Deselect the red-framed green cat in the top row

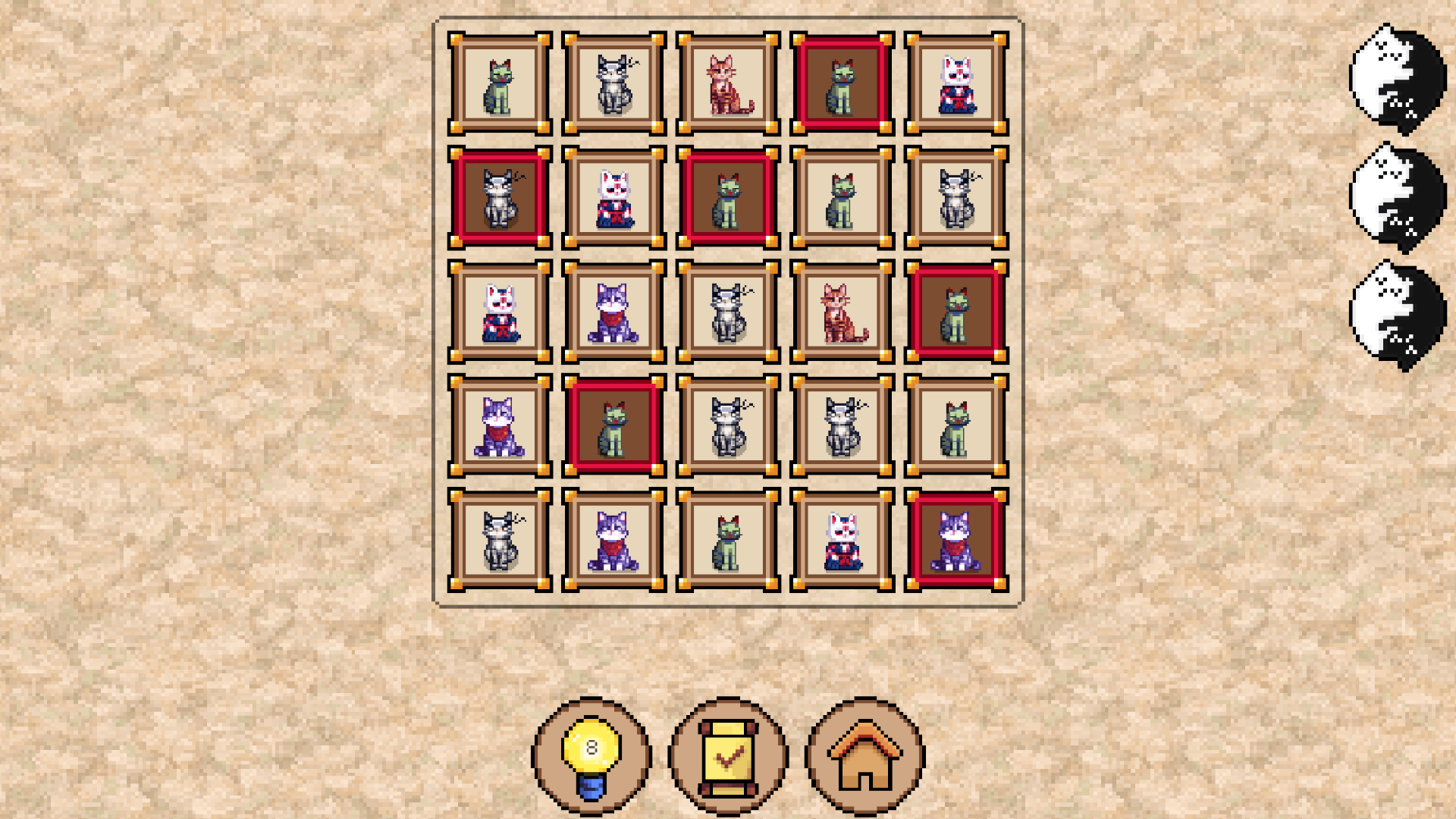[x=840, y=83]
